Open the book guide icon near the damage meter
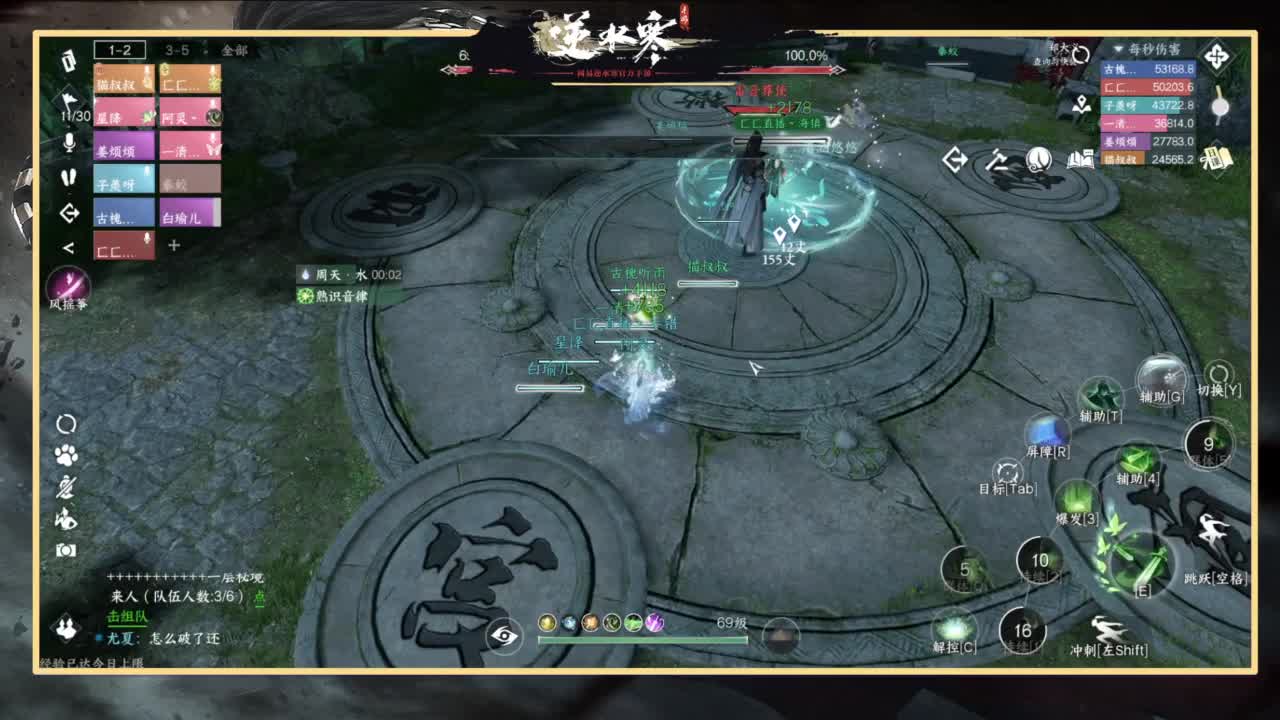This screenshot has height=720, width=1280. point(1080,160)
